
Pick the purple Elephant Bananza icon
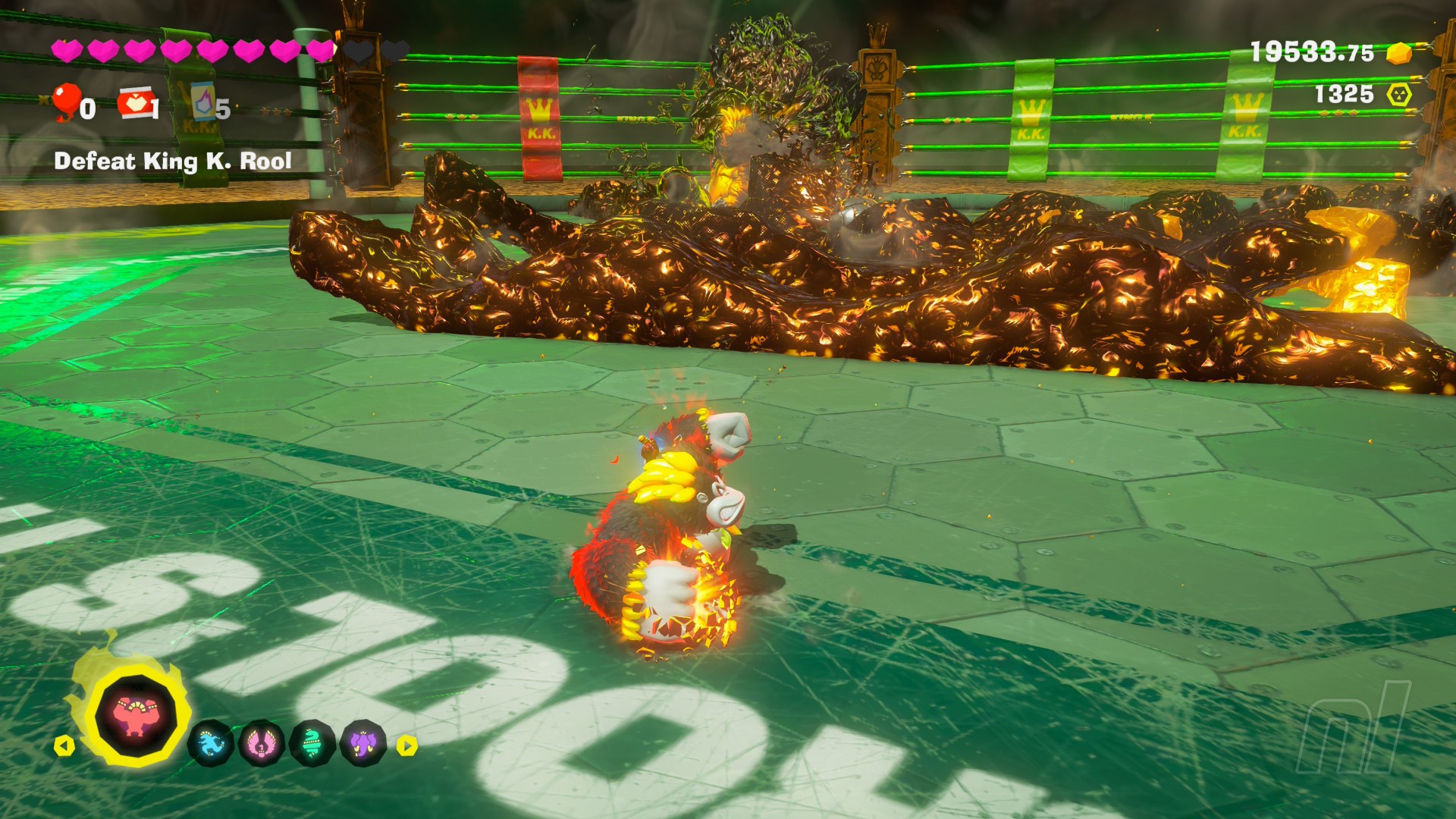[x=363, y=743]
